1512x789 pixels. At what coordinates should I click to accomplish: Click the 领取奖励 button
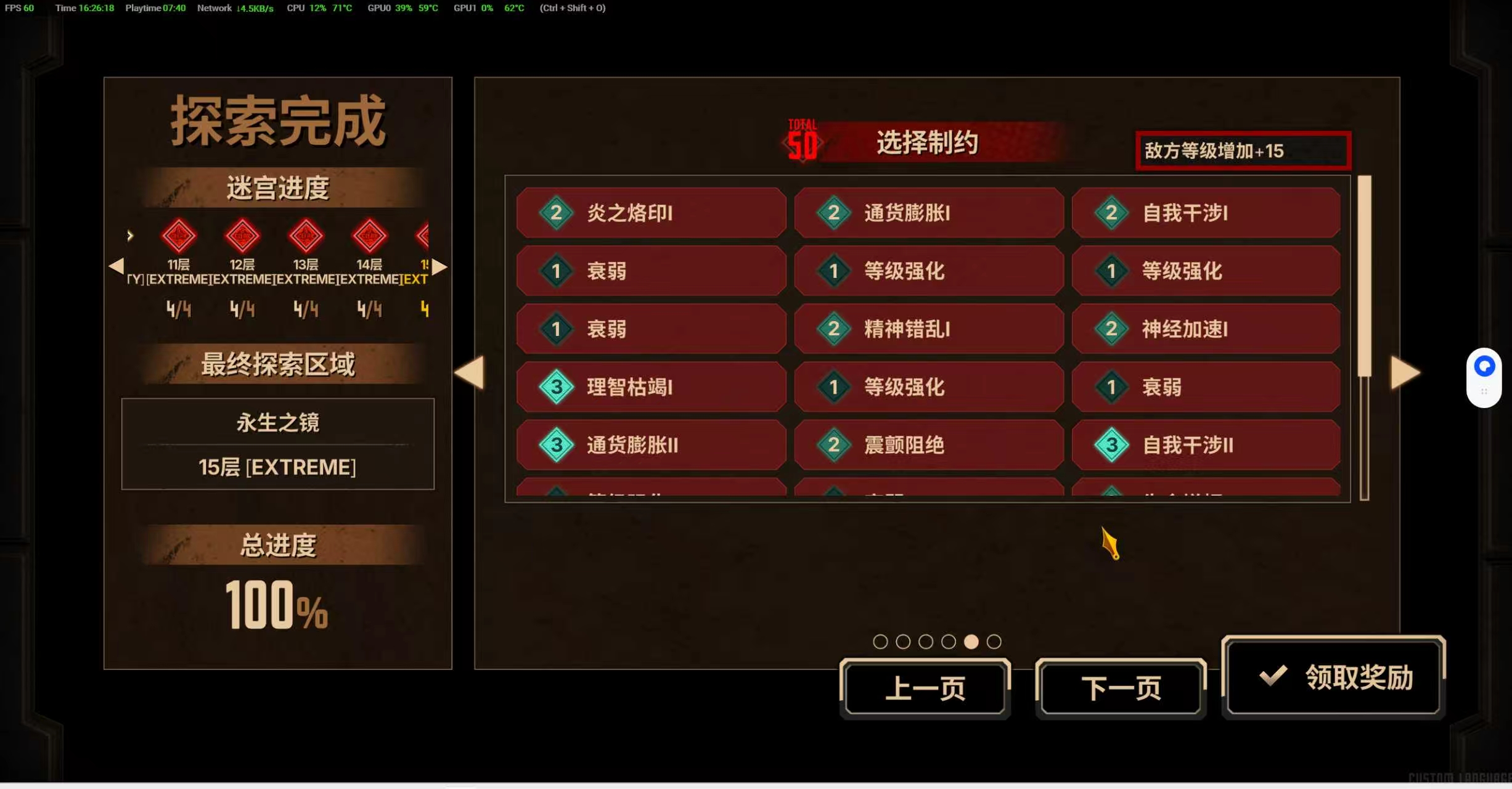pyautogui.click(x=1333, y=677)
